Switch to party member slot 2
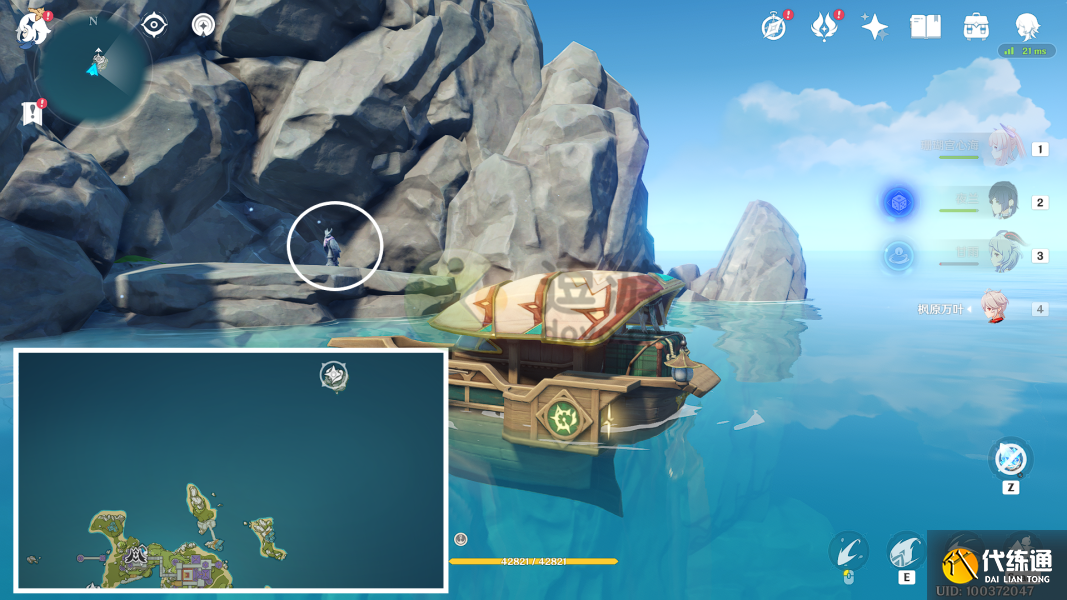This screenshot has width=1067, height=600. 1003,201
